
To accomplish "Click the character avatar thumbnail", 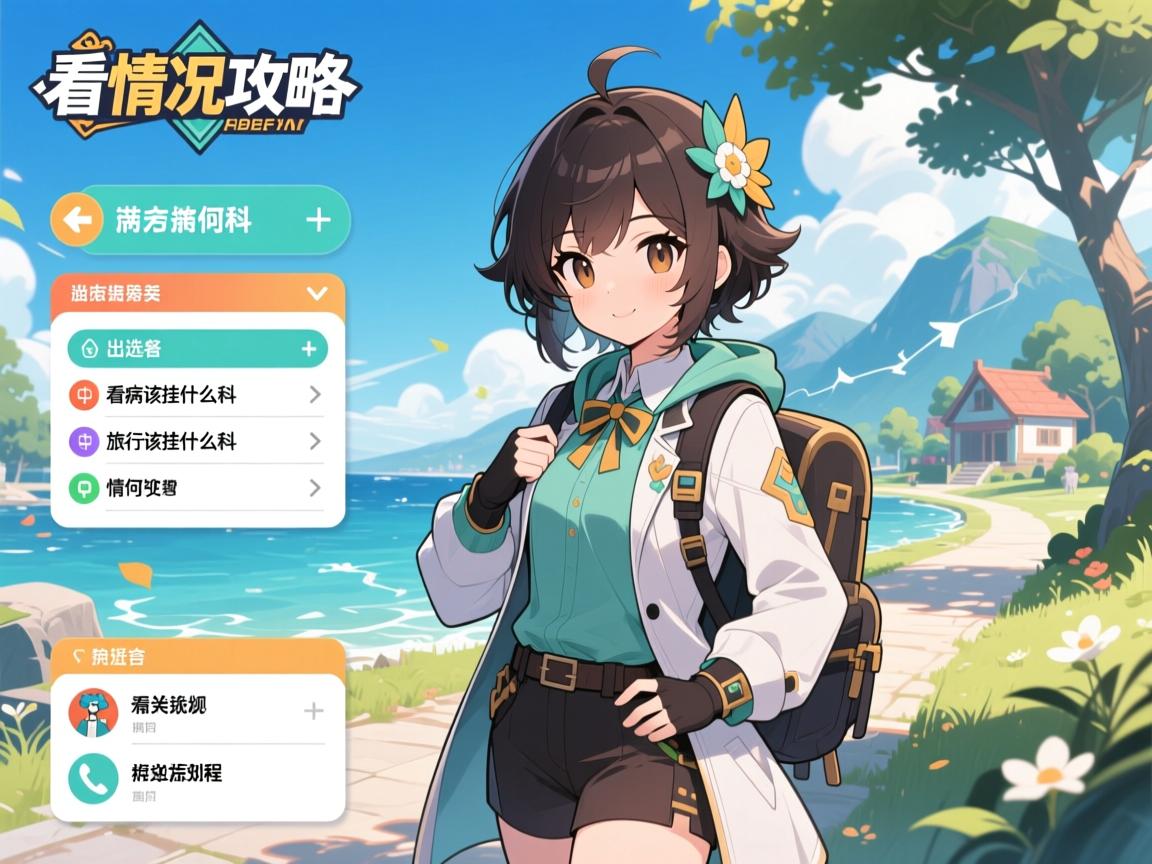I will [93, 712].
